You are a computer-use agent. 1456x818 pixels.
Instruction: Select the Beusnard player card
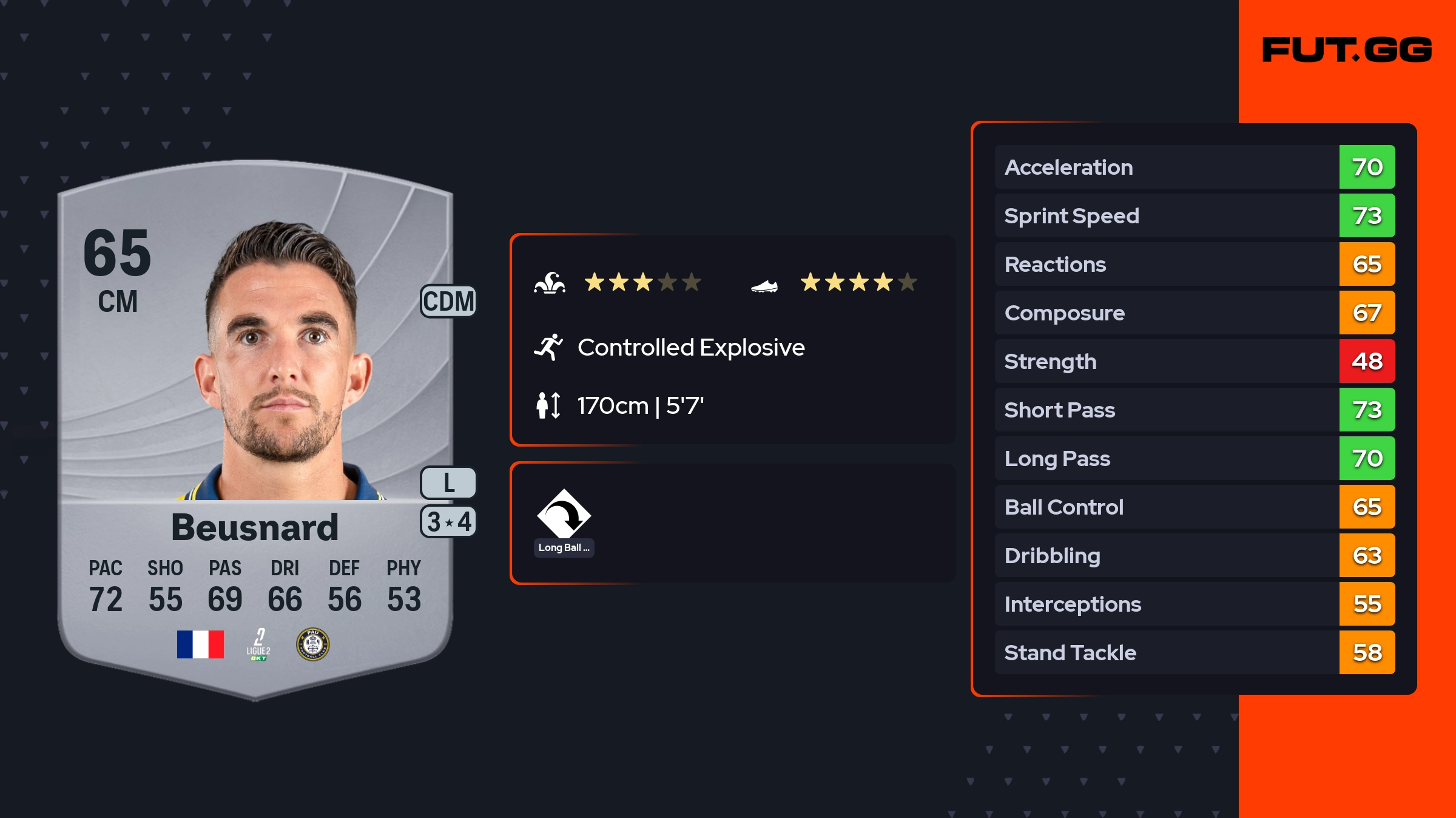pos(255,425)
